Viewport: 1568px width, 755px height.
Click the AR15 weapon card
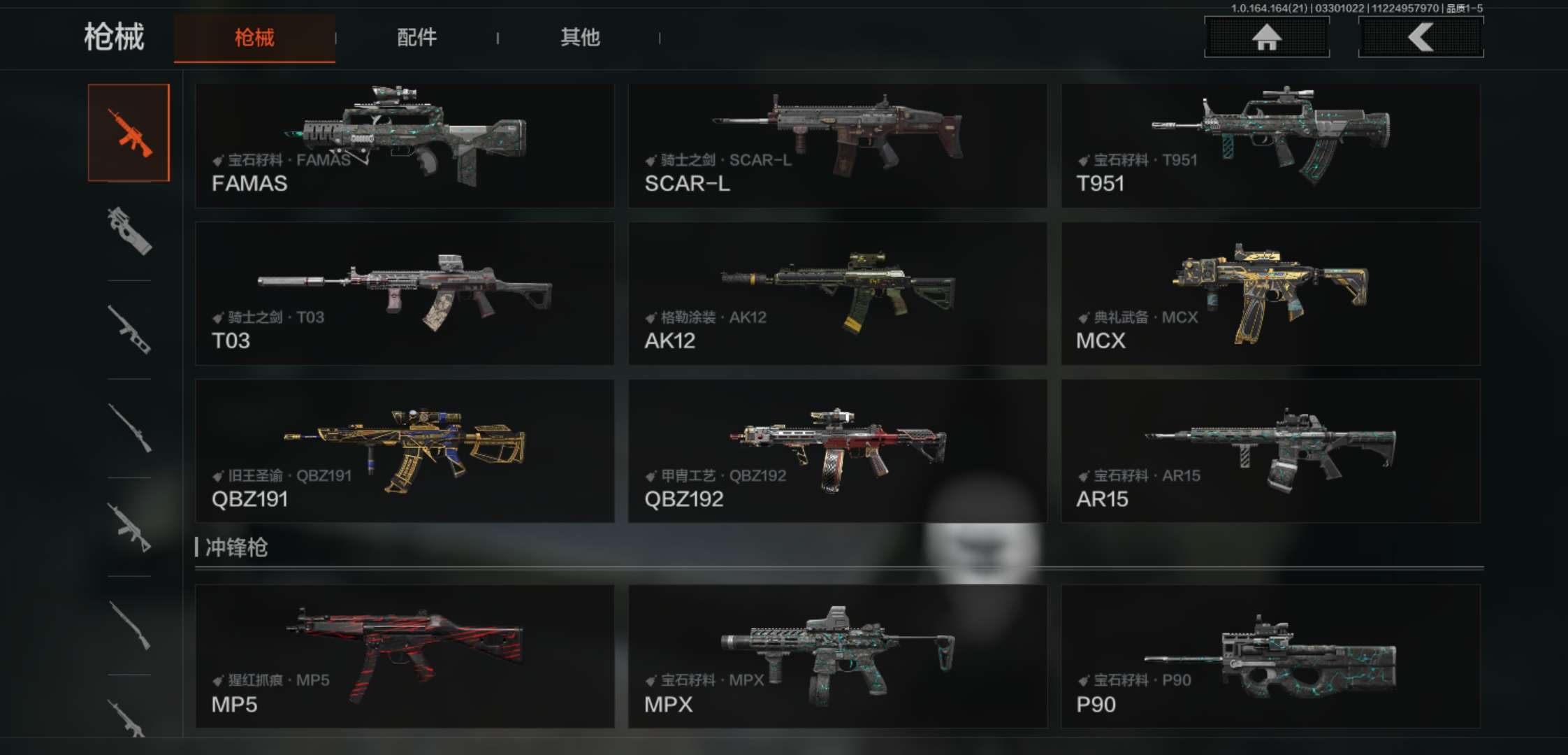point(1270,451)
